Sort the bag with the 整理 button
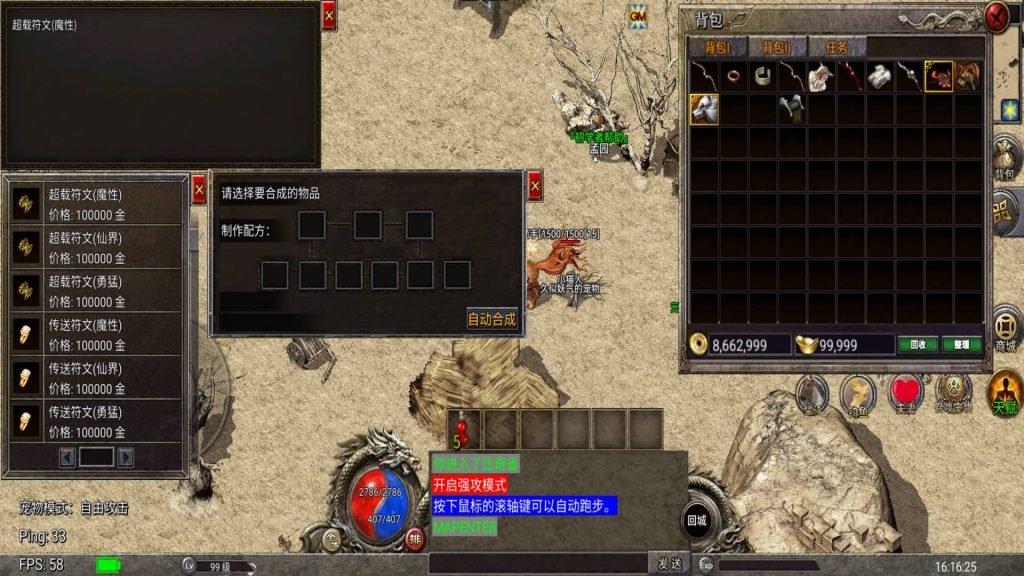The image size is (1024, 576). pyautogui.click(x=962, y=345)
